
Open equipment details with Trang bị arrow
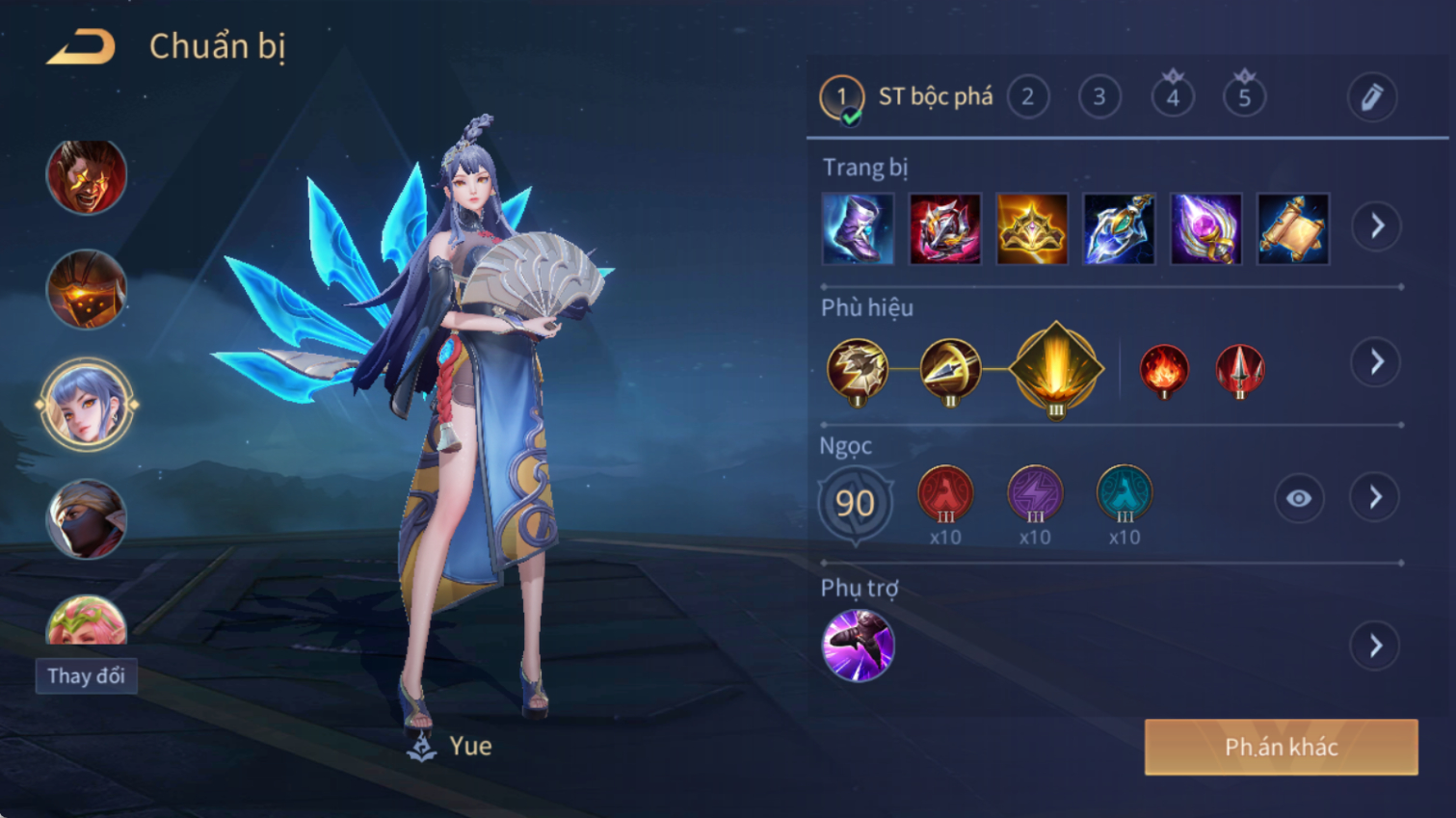1376,226
